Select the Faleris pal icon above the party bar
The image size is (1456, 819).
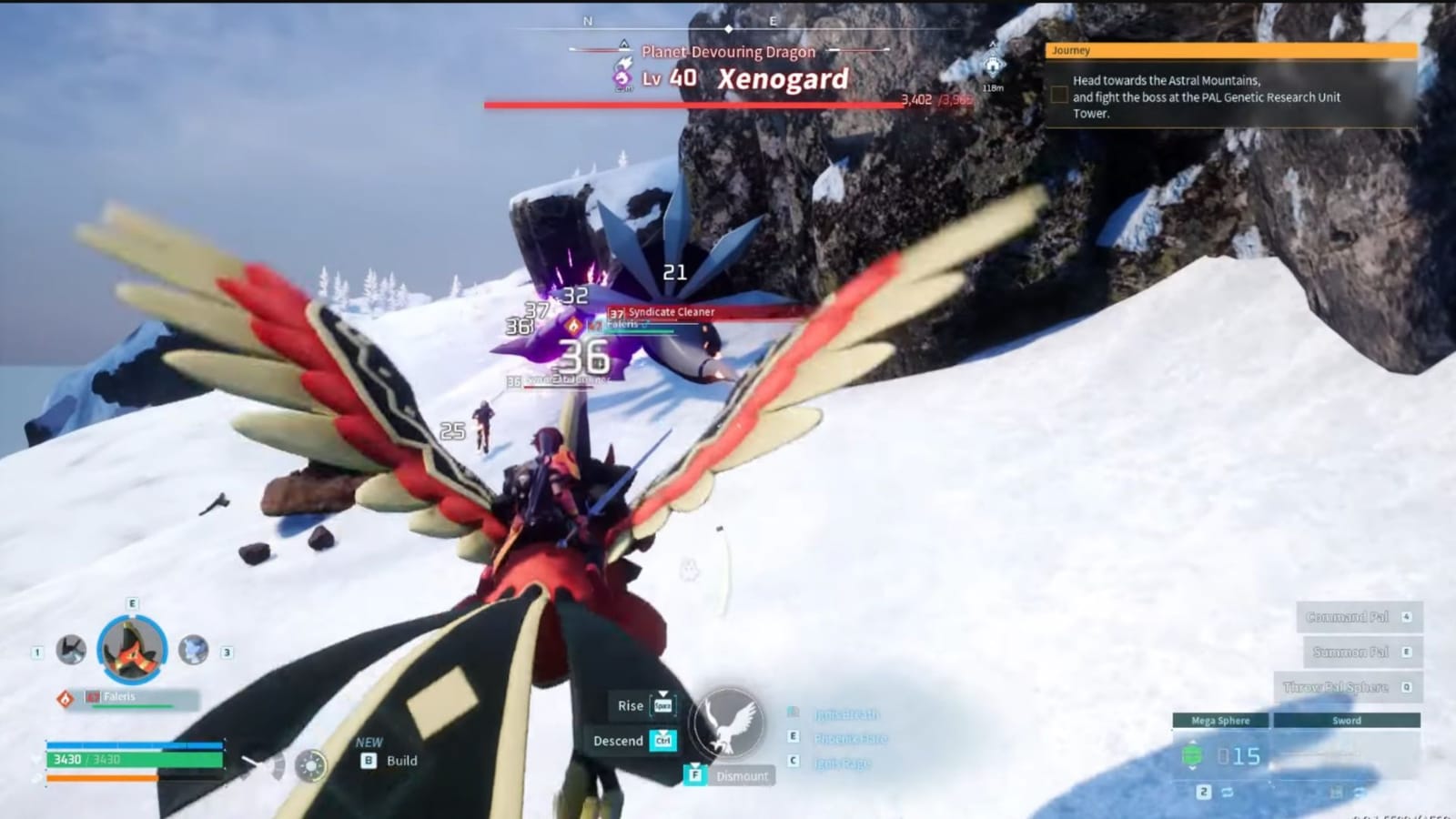click(131, 647)
